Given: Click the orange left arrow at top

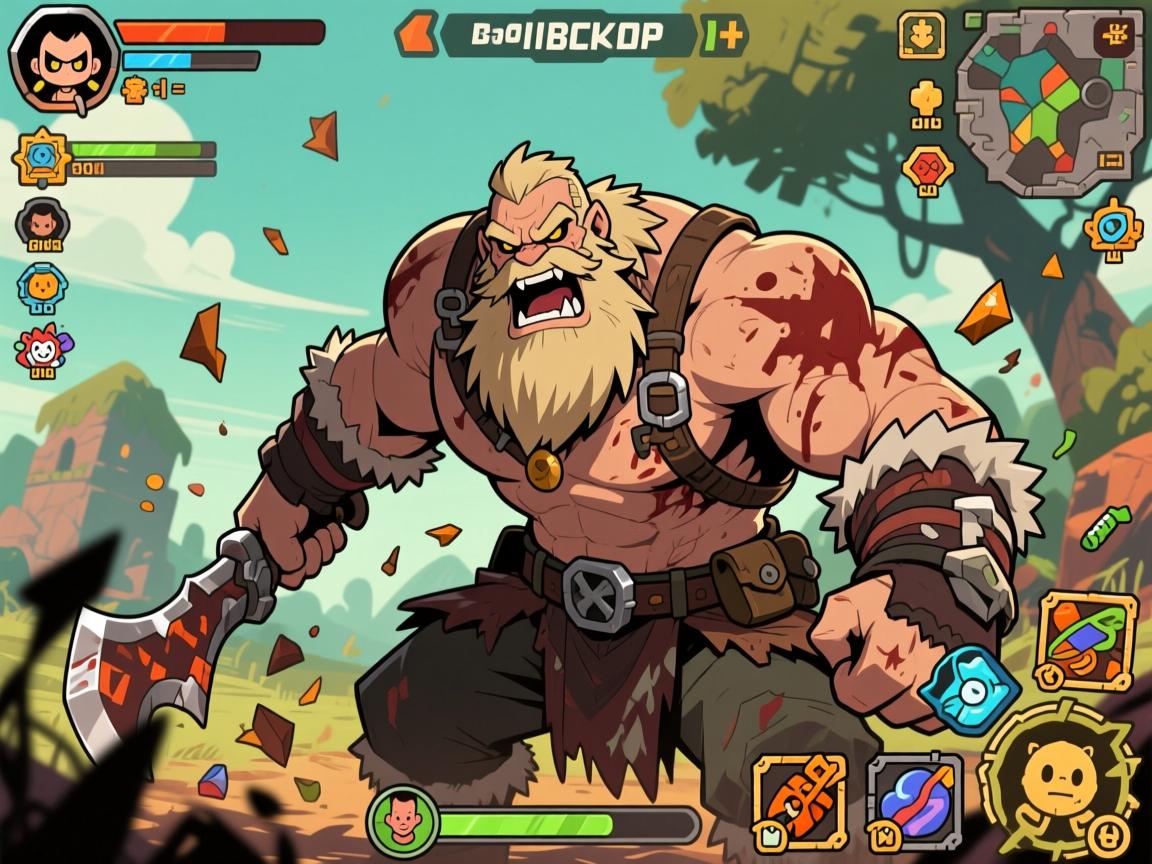Looking at the screenshot, I should [x=417, y=34].
